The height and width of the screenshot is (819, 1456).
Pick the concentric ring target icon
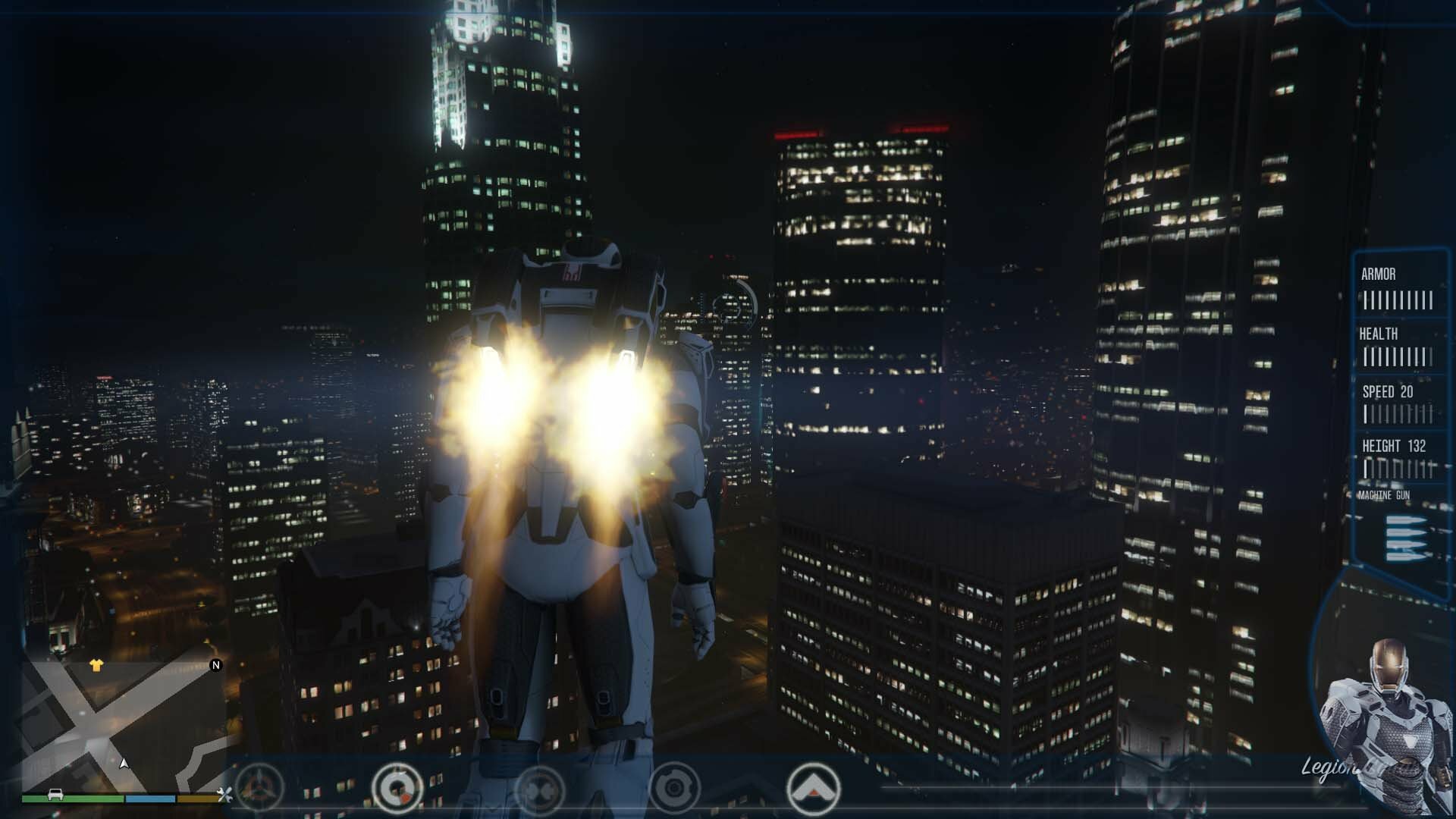coord(673,789)
